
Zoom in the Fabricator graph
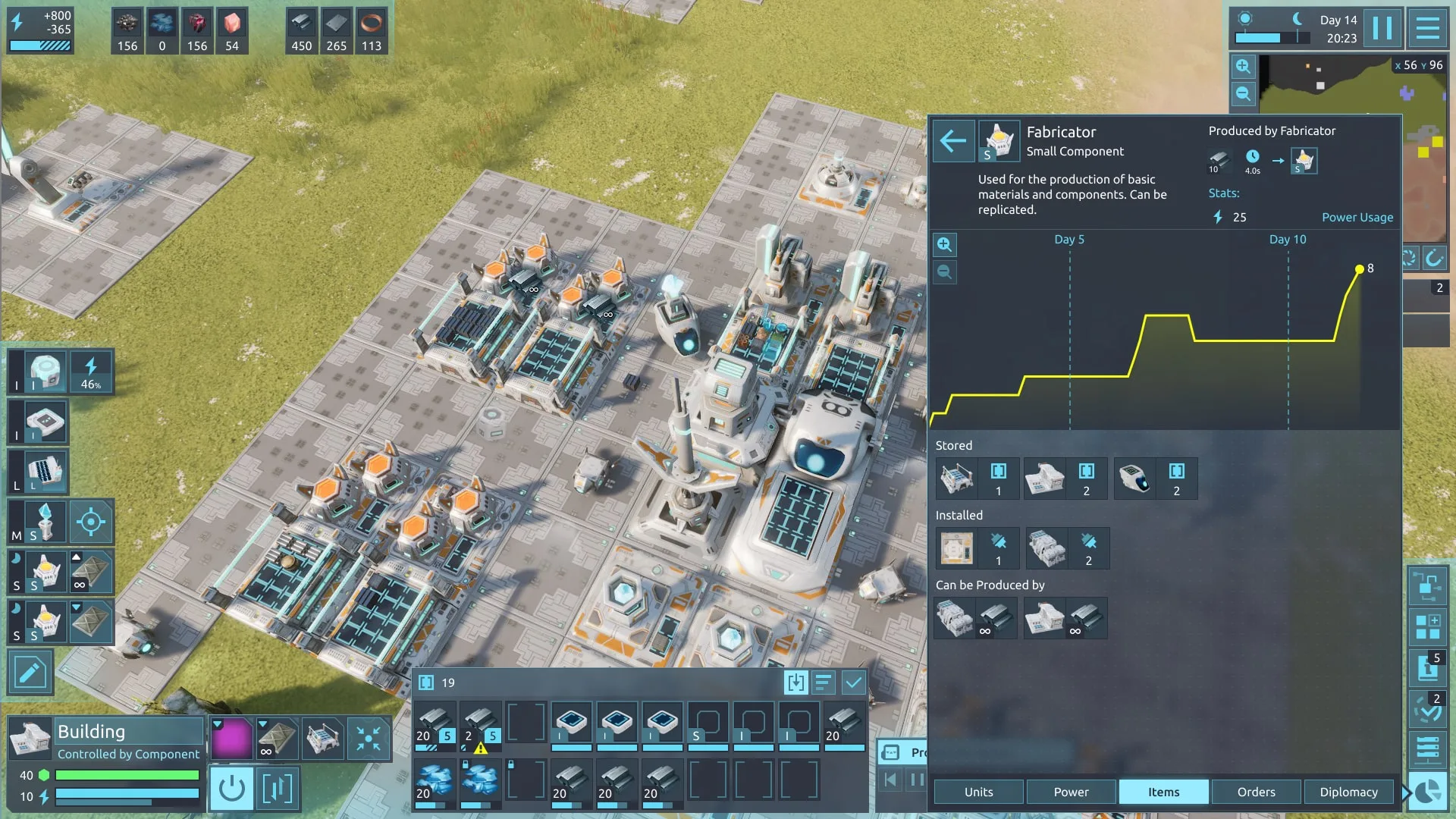click(x=944, y=244)
